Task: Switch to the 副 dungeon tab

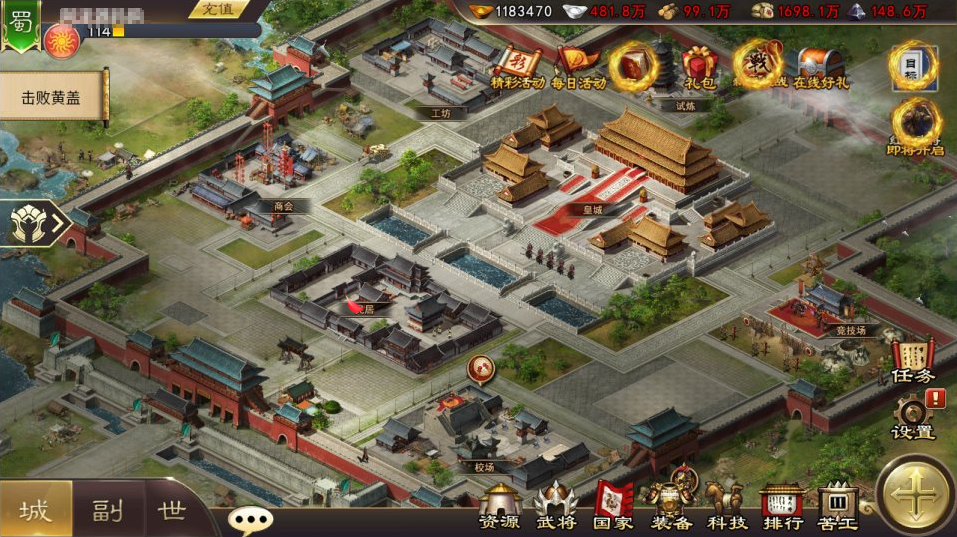Action: 108,510
